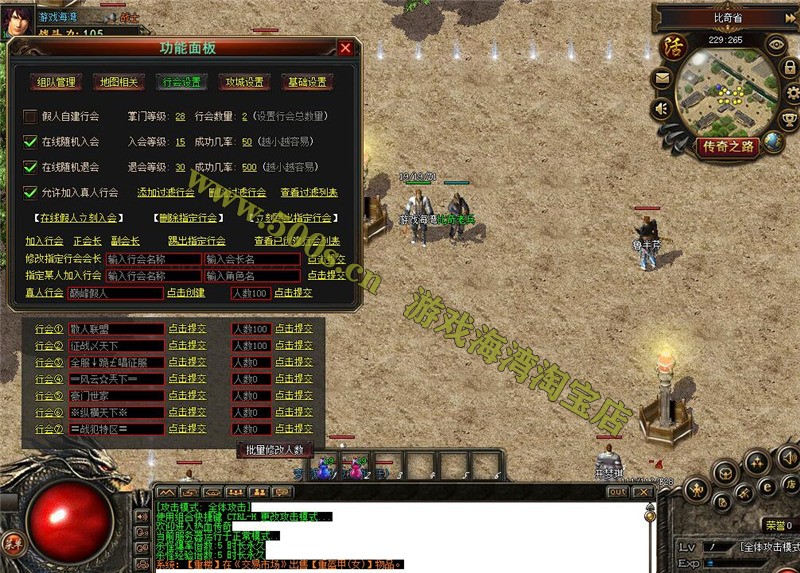800x573 pixels.
Task: Choose 在线假人立刻入会
Action: (x=78, y=217)
